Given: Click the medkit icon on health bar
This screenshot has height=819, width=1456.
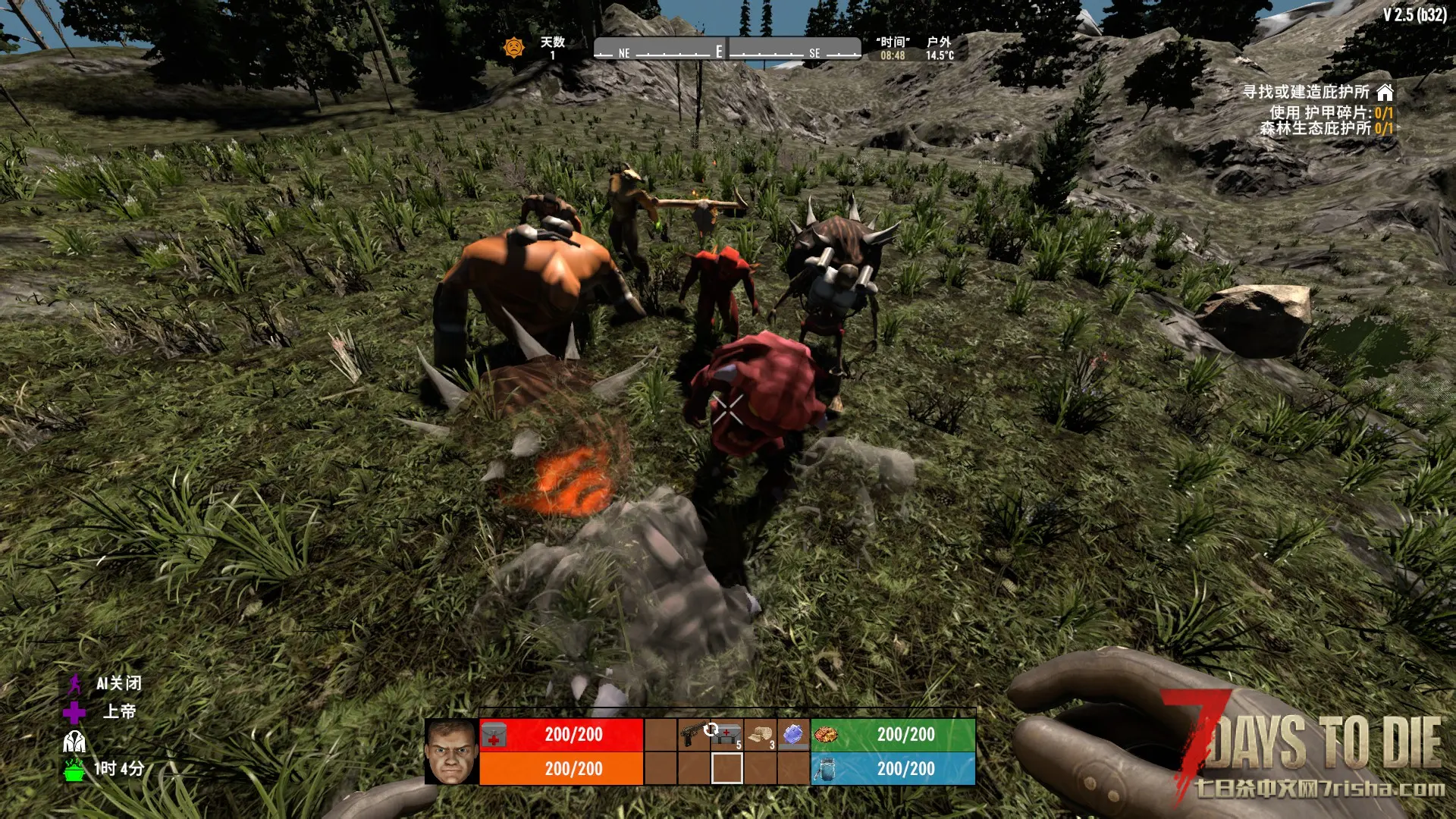Looking at the screenshot, I should point(494,735).
